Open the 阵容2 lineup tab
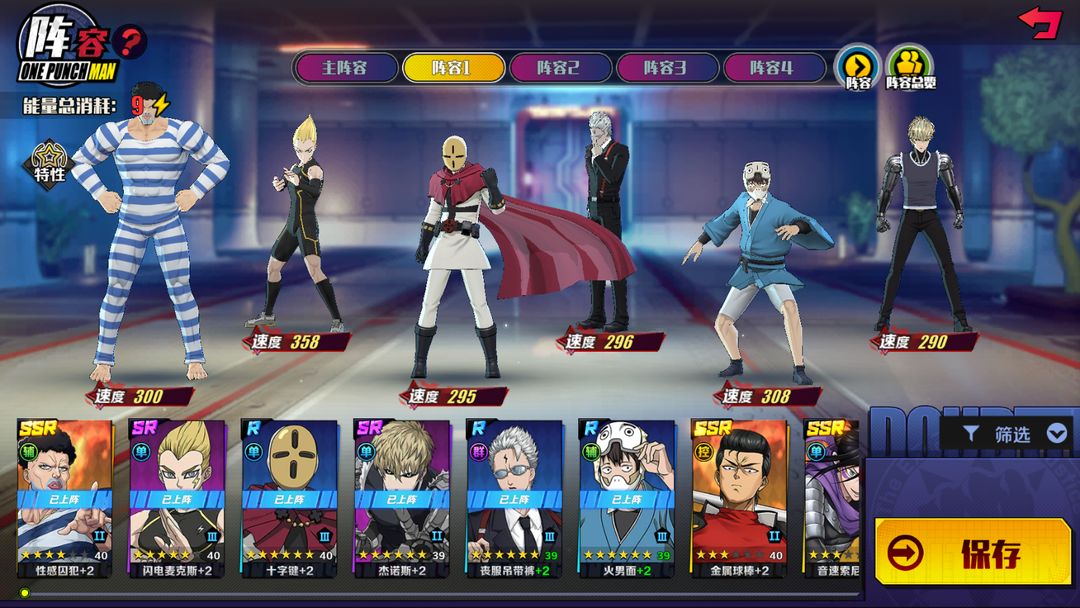Image resolution: width=1080 pixels, height=608 pixels. point(558,68)
